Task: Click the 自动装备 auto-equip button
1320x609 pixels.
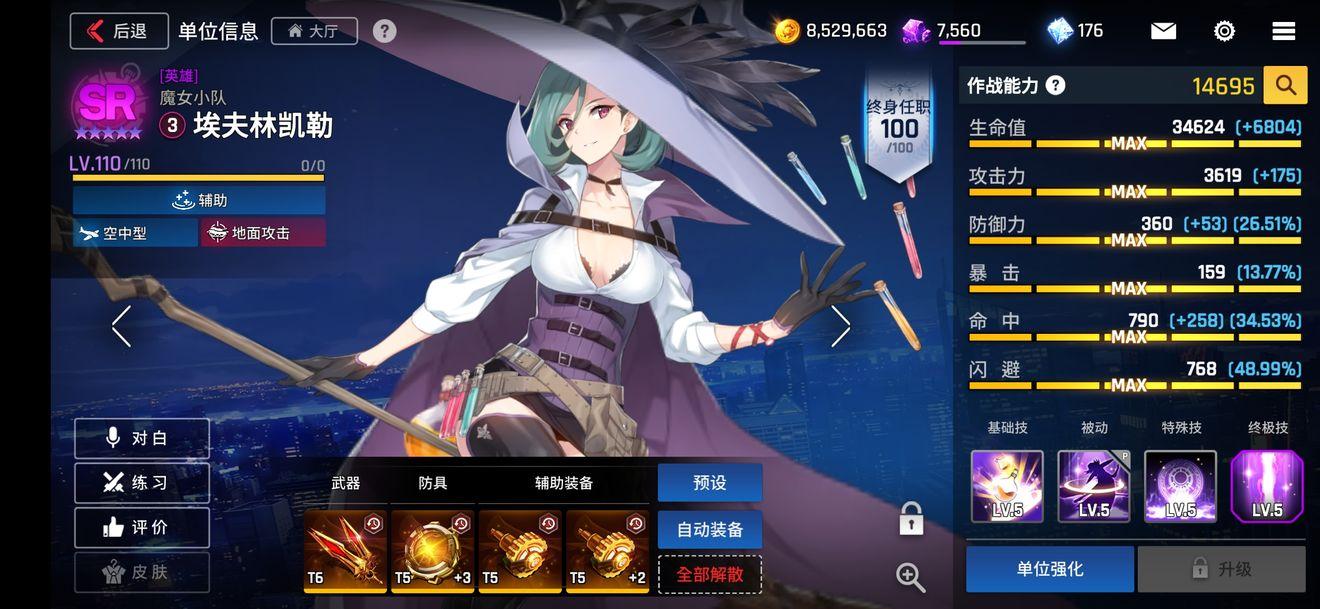Action: 710,530
